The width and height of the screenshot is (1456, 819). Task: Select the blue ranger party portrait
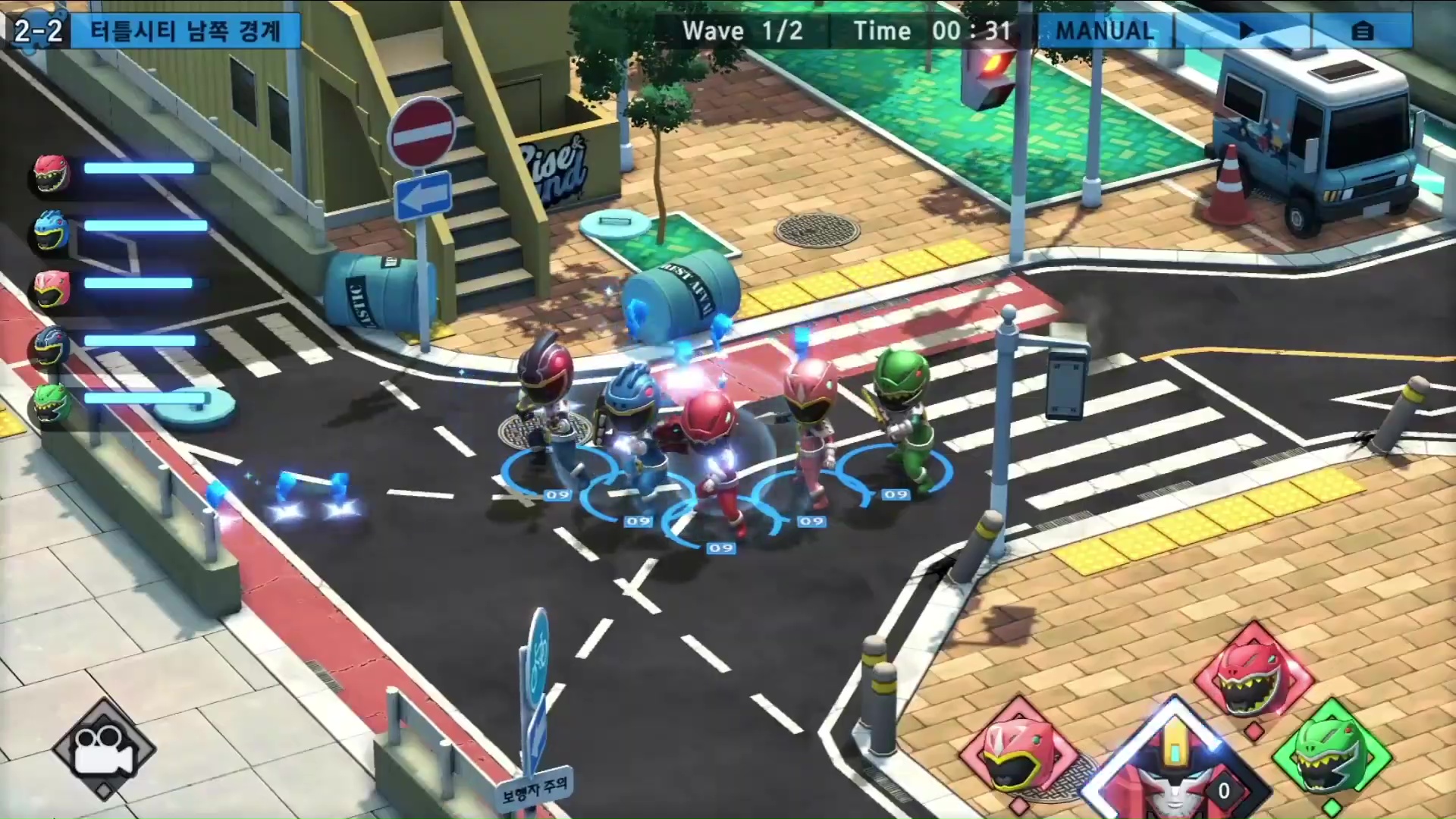52,231
